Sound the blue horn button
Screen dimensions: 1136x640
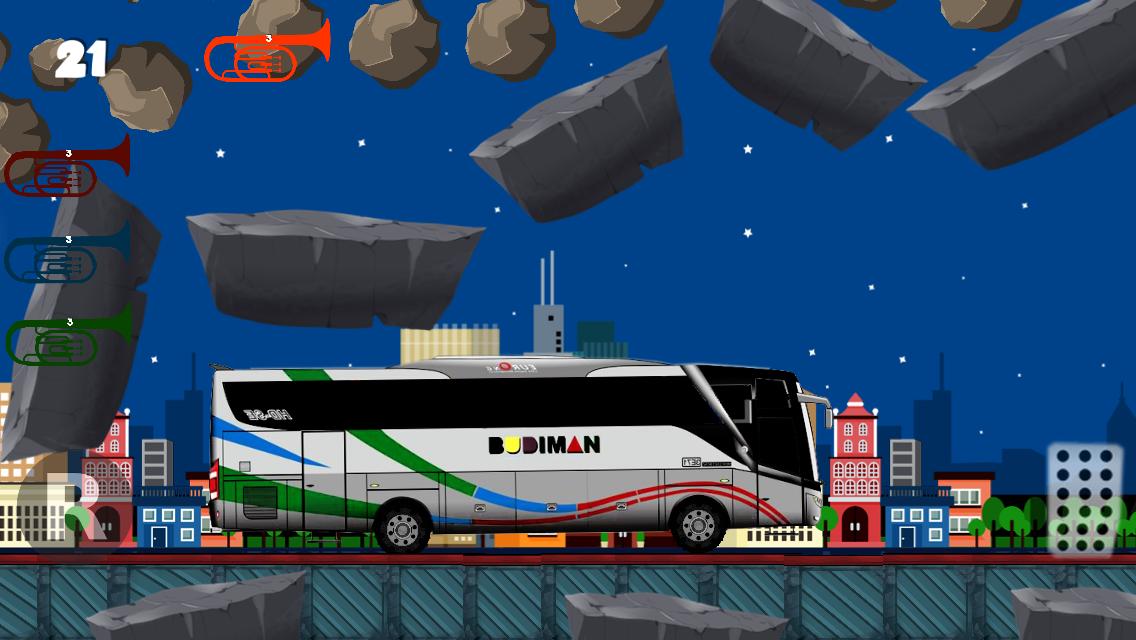pos(66,255)
